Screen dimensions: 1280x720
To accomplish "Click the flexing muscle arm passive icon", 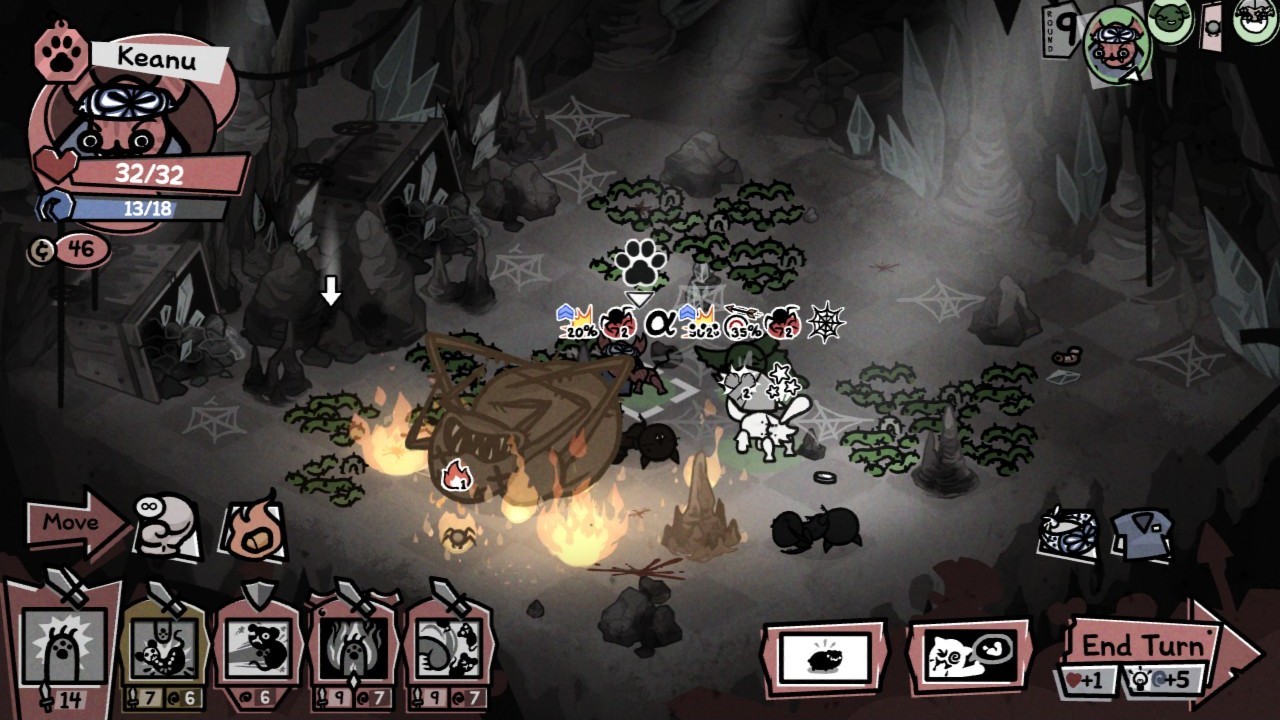I will [165, 524].
